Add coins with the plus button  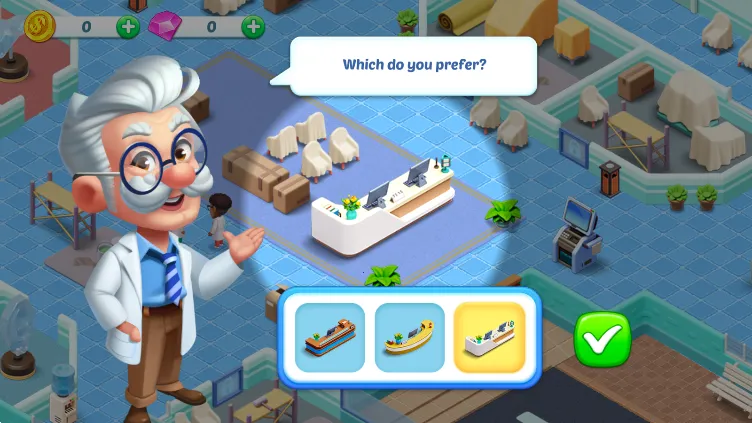coord(128,25)
